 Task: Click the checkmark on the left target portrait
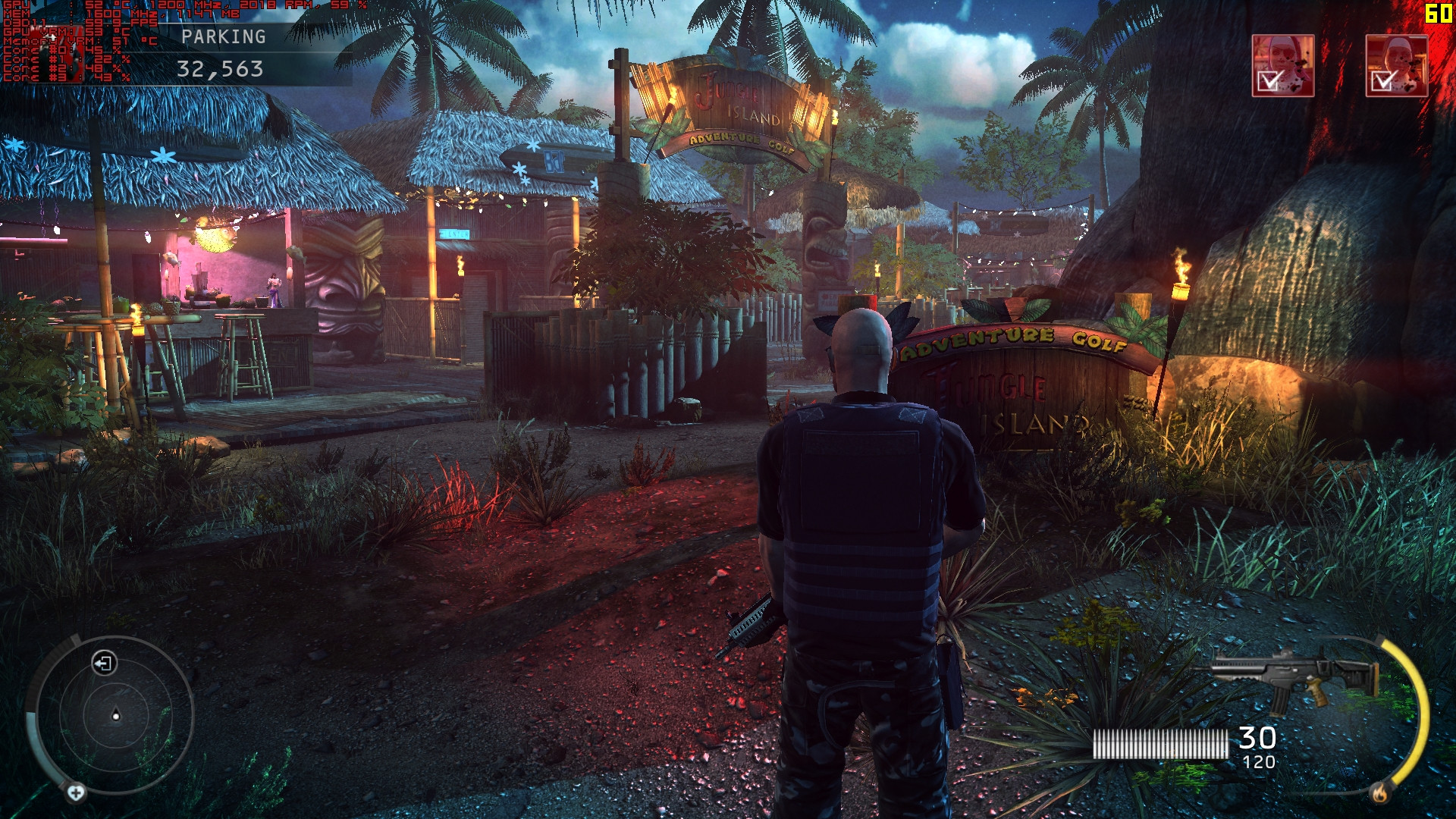(x=1268, y=81)
